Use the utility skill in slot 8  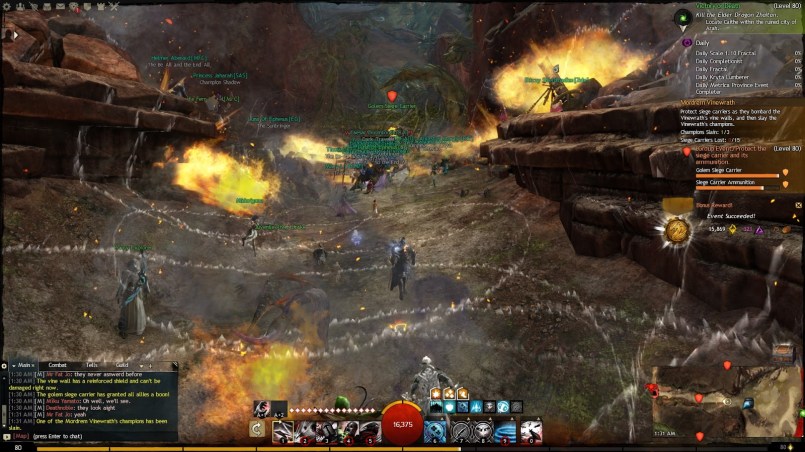[484, 431]
